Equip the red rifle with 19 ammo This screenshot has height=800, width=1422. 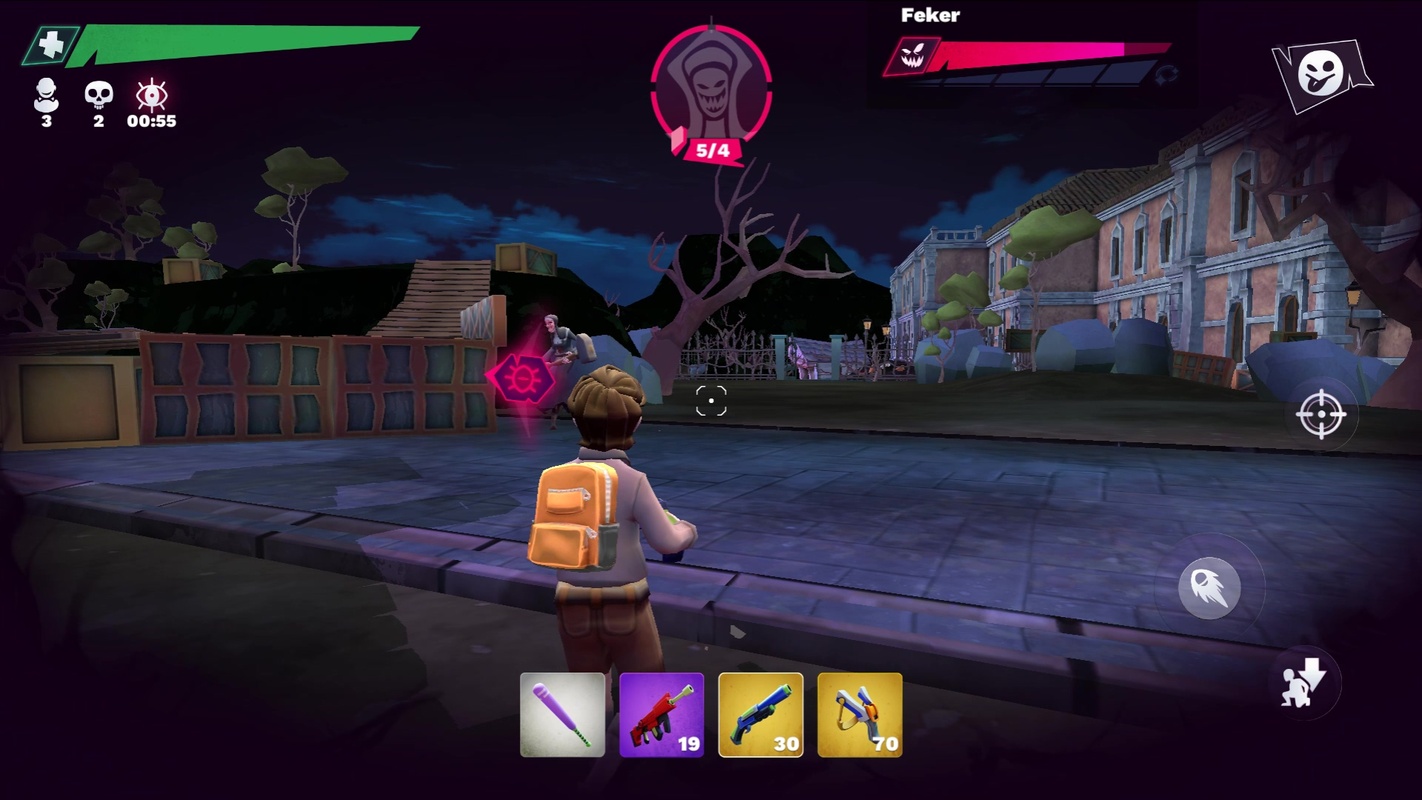(661, 714)
